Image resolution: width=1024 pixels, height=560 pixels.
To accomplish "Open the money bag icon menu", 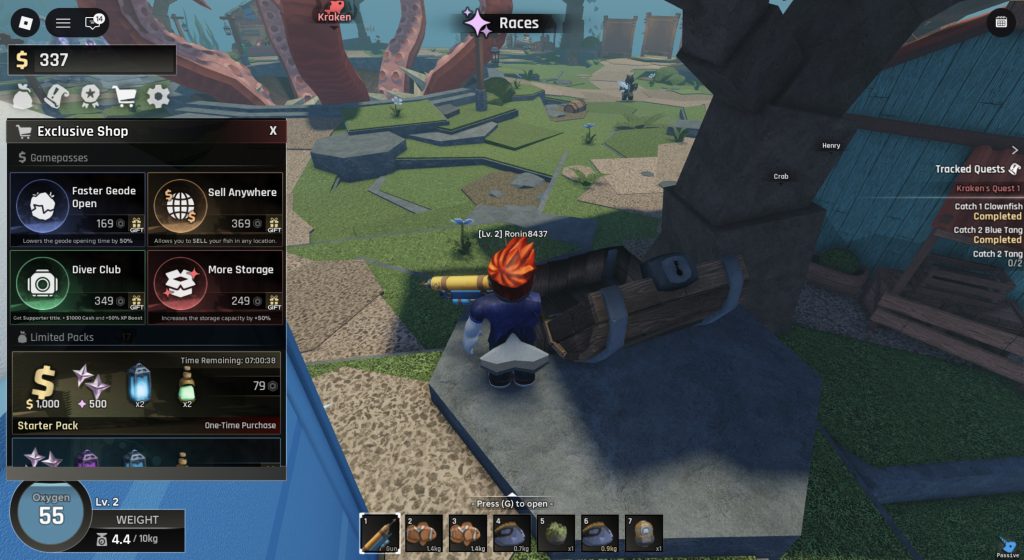I will [x=23, y=96].
